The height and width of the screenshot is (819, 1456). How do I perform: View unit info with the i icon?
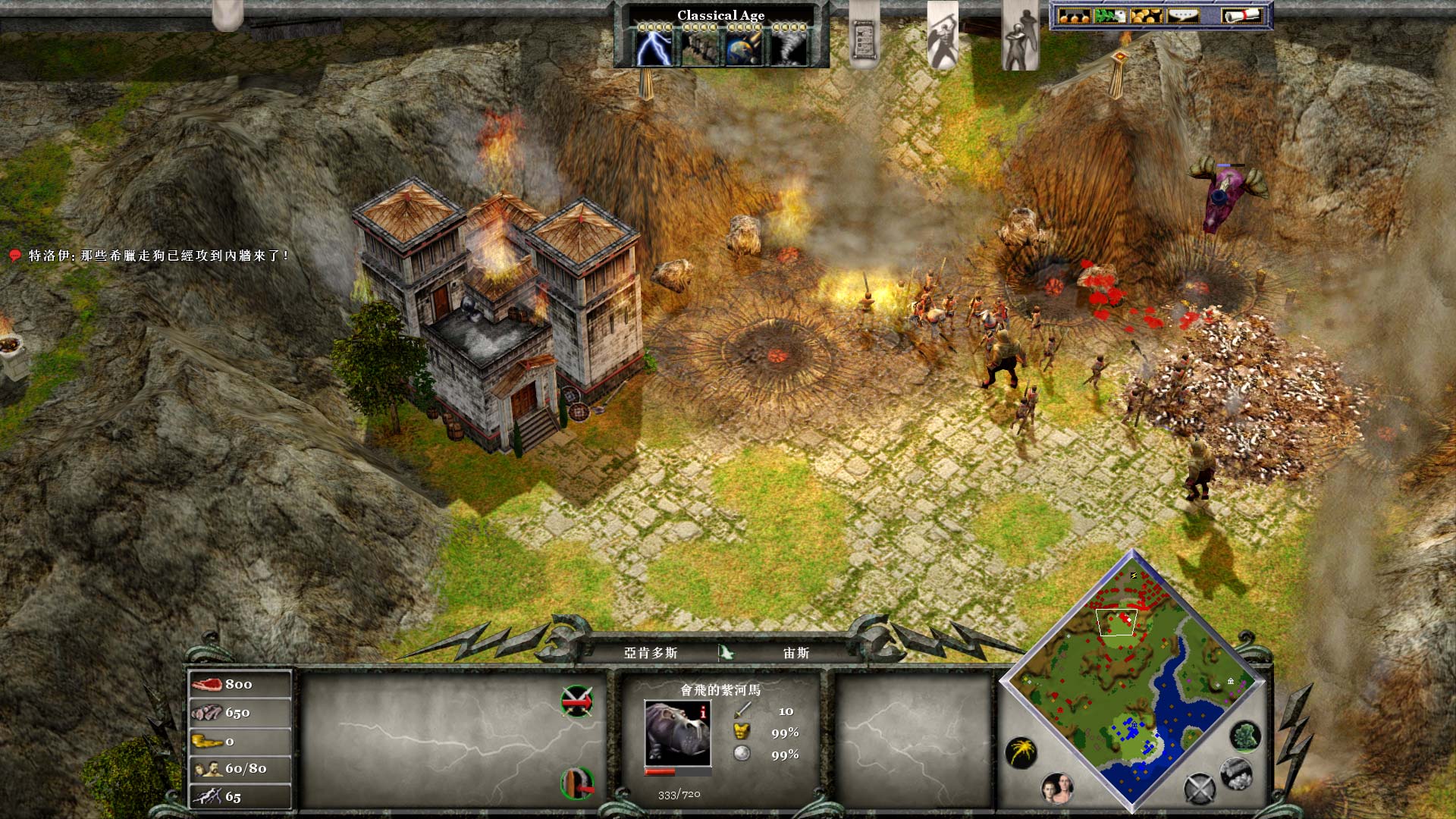[x=702, y=712]
